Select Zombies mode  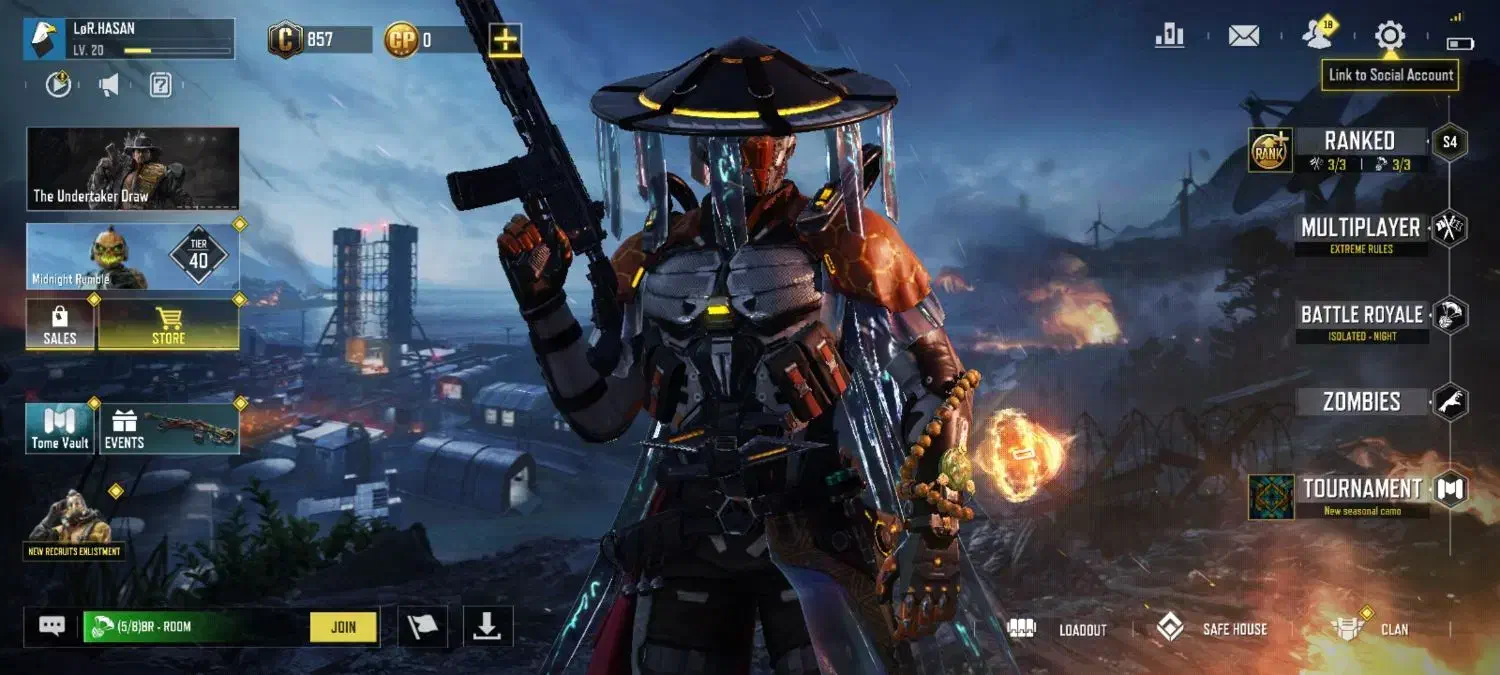[x=1361, y=402]
